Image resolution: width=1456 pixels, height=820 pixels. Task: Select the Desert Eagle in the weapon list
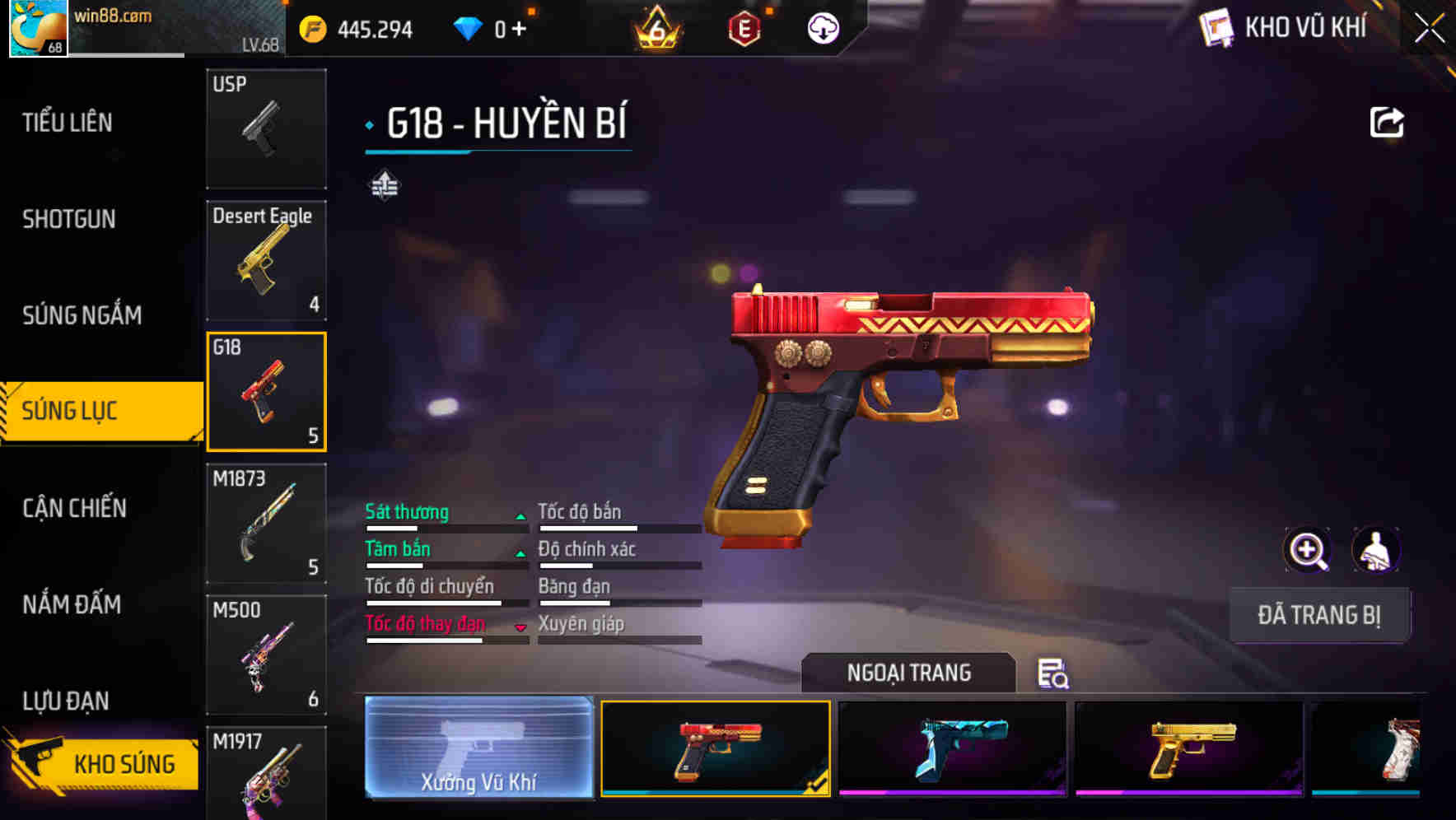pos(266,259)
